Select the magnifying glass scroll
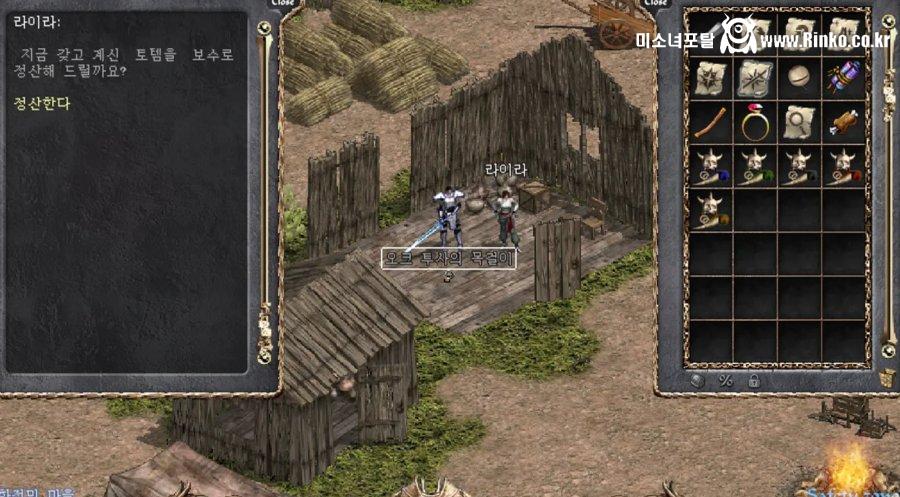 coord(799,122)
